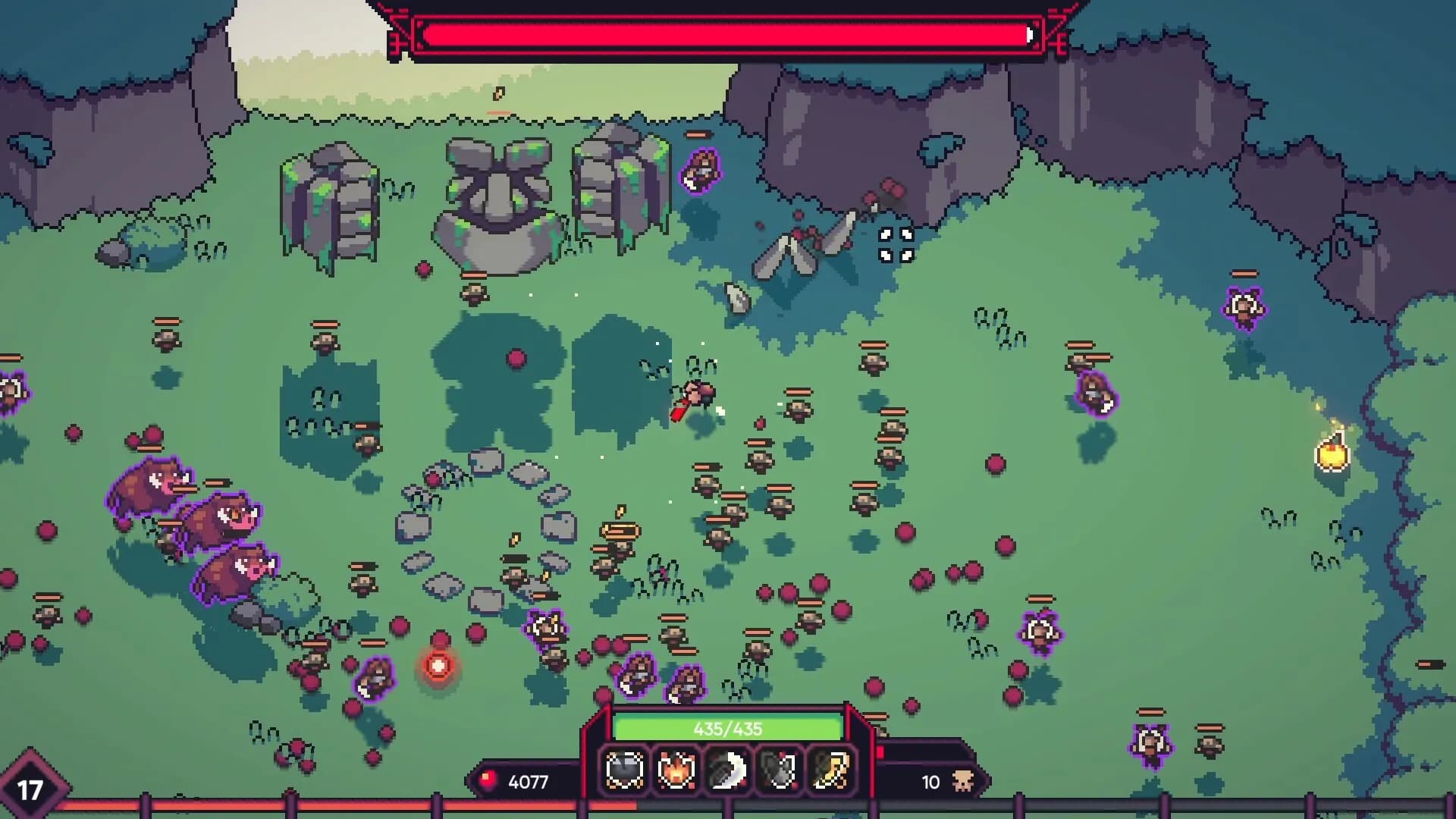Select the cauldron weapon slot icon
This screenshot has height=819, width=1456.
[624, 770]
